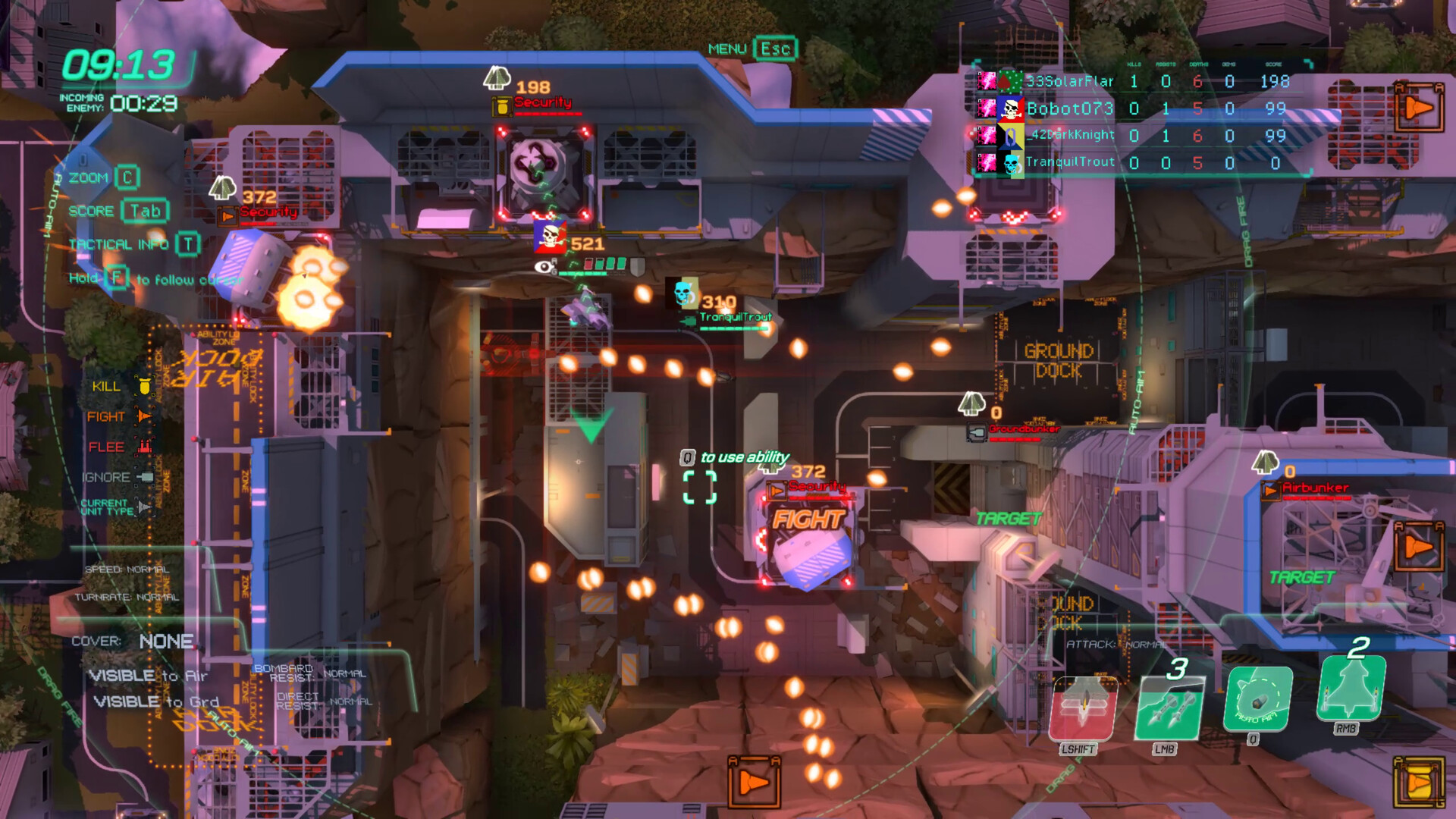1456x819 pixels.
Task: Click the ZOOM control button
Action: click(x=127, y=177)
